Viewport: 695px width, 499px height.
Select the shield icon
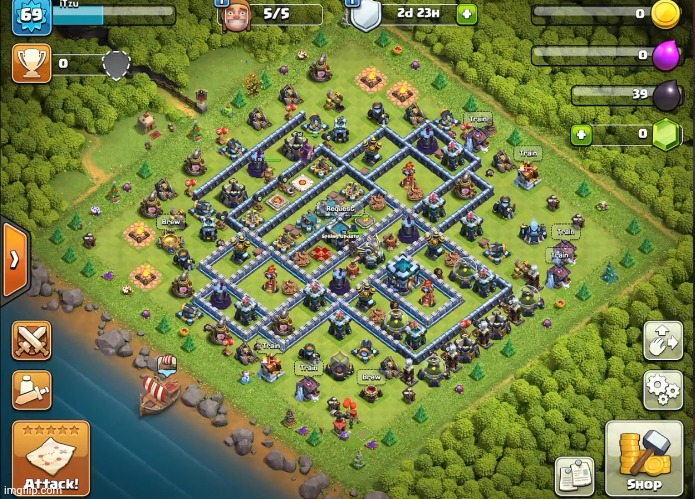pyautogui.click(x=365, y=16)
